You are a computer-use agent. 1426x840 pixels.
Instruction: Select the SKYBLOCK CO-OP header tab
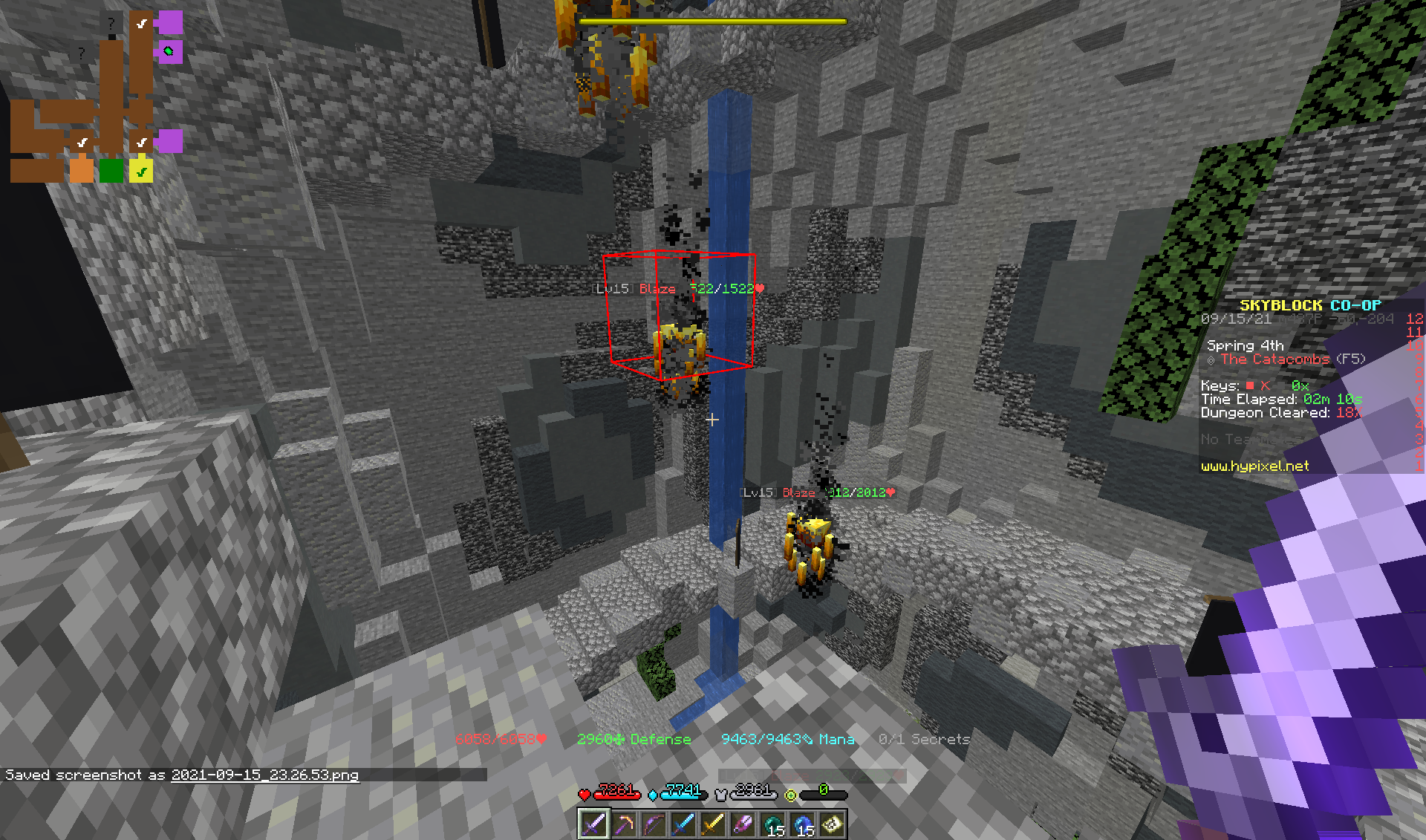tap(1311, 304)
